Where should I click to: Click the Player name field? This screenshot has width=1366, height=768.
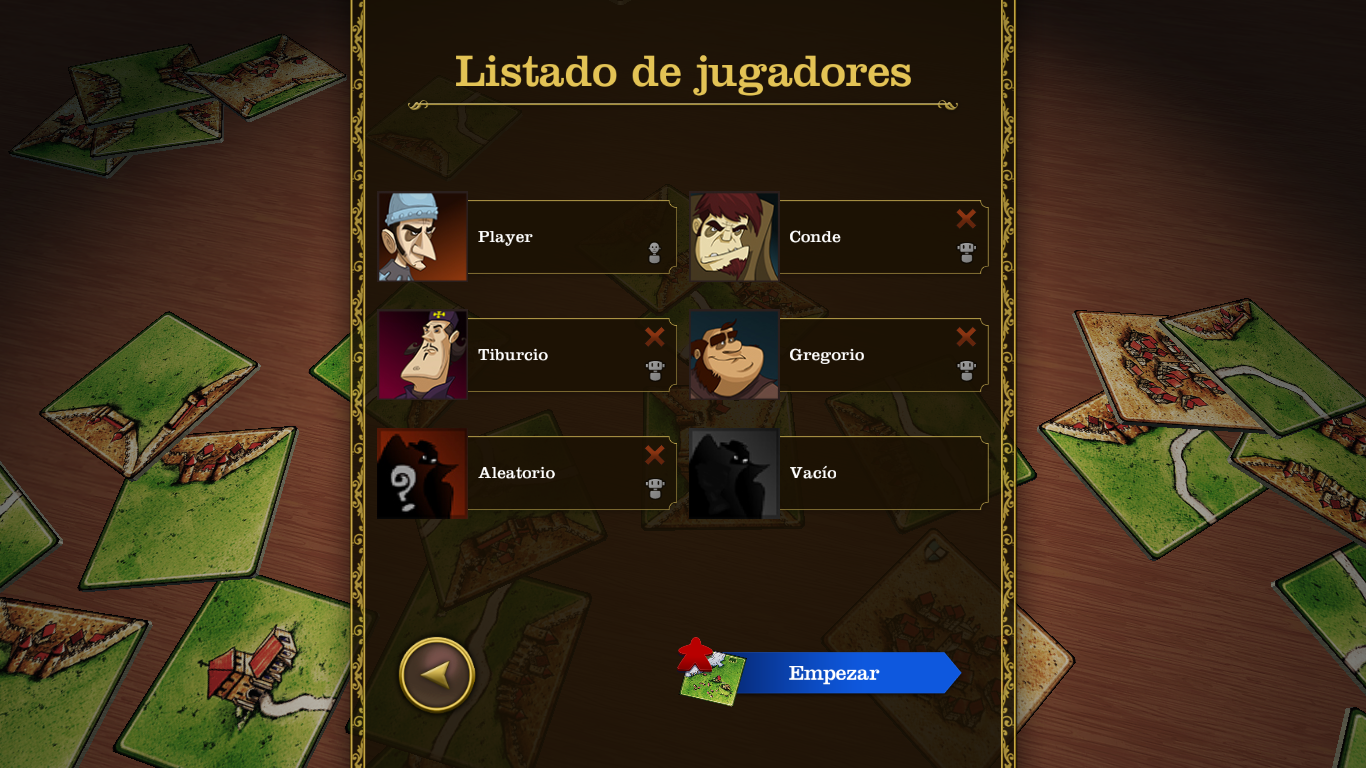pyautogui.click(x=550, y=236)
